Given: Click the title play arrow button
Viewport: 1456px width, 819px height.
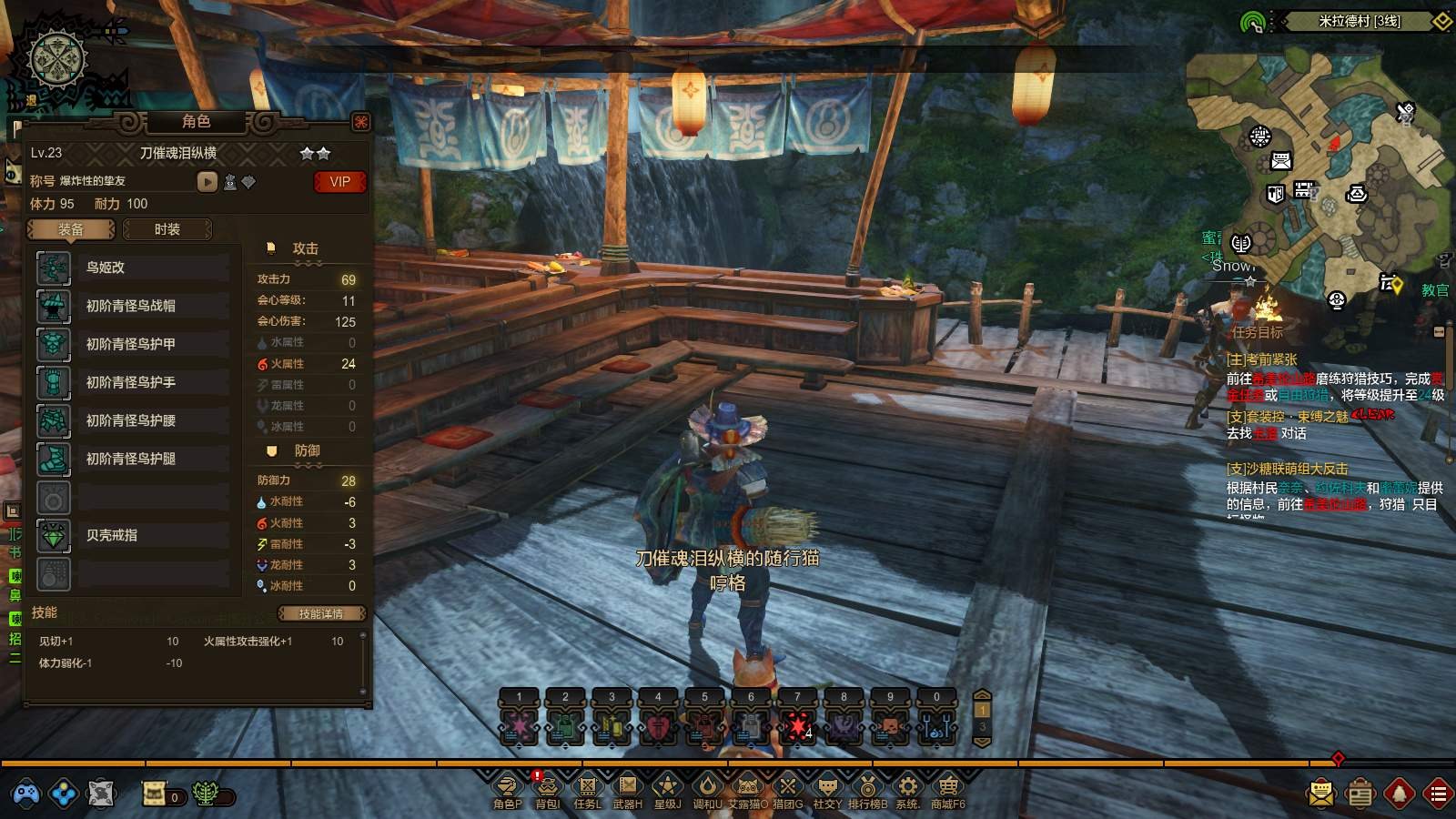Looking at the screenshot, I should (207, 182).
